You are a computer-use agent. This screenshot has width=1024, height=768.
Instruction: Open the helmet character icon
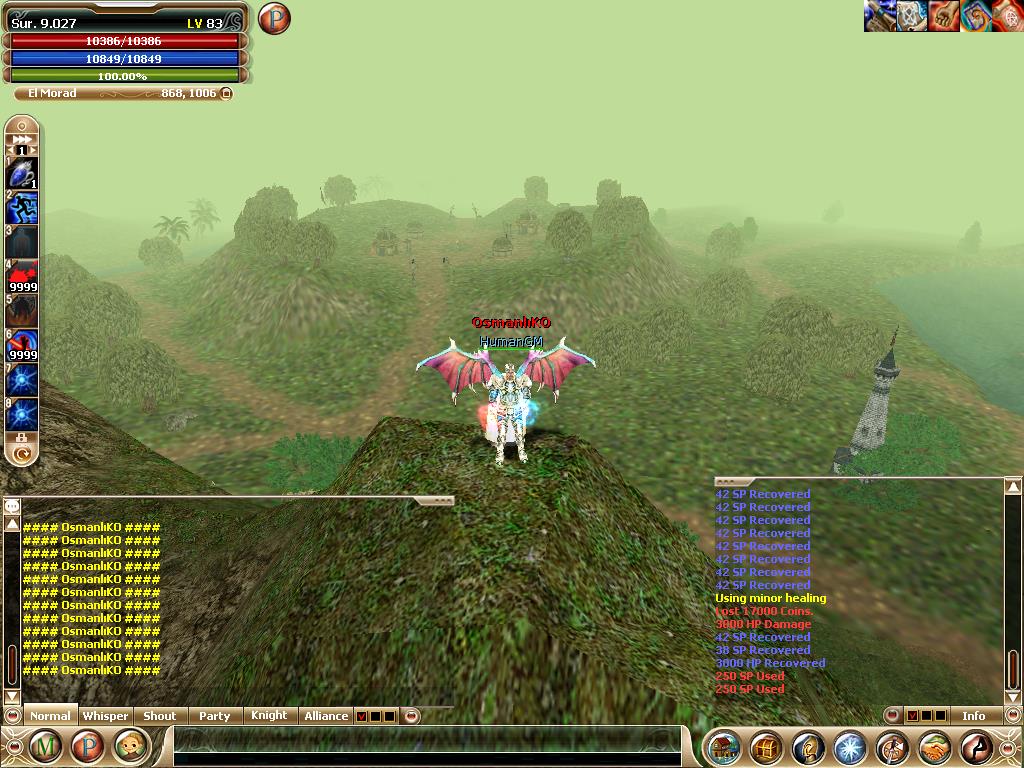coord(808,747)
